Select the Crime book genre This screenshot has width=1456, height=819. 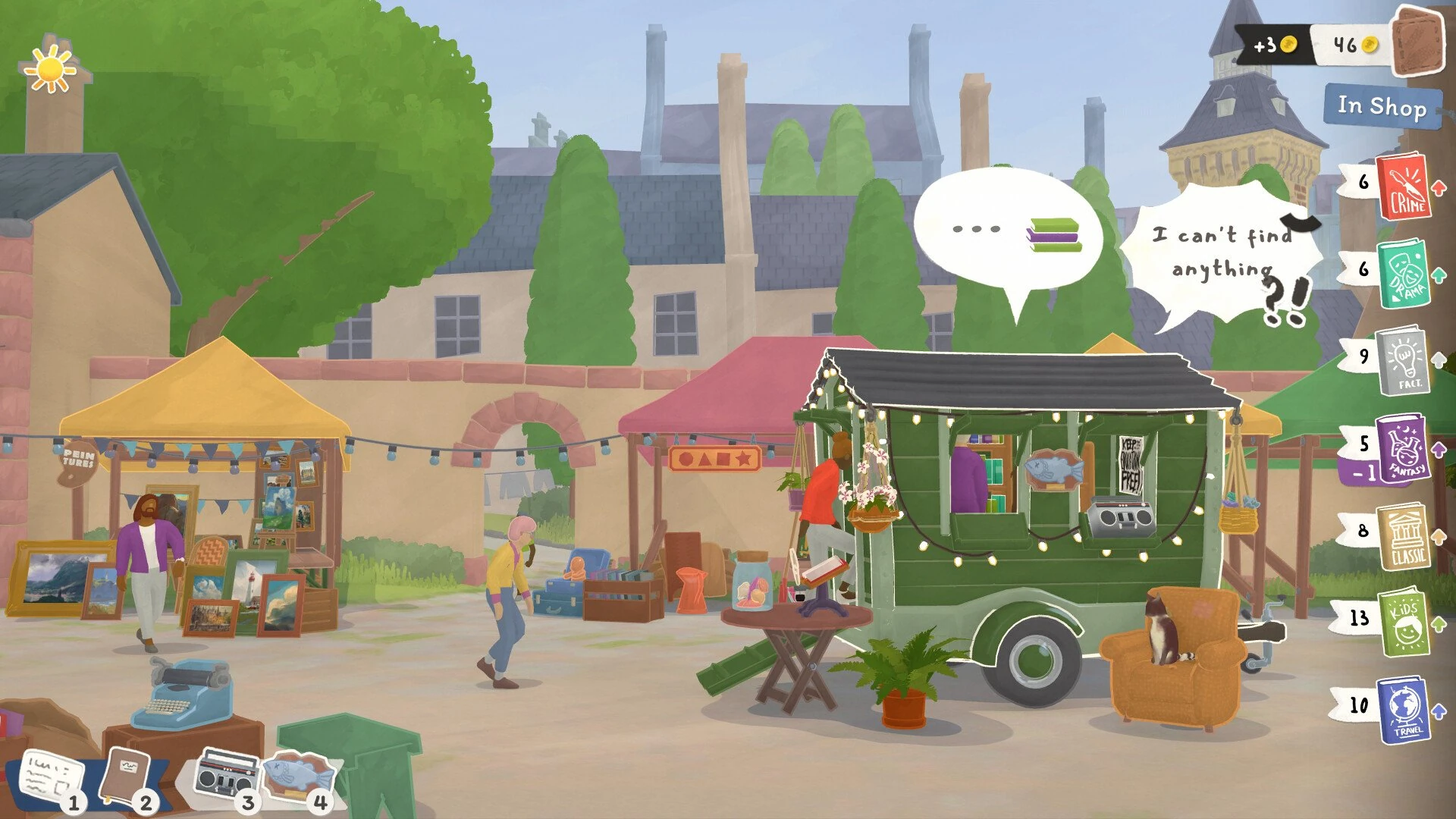pos(1404,187)
